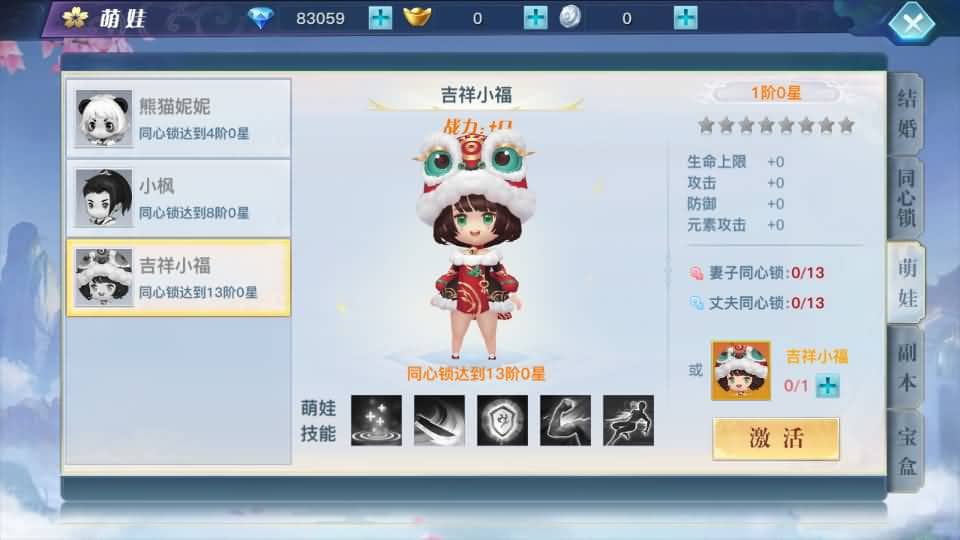
Task: Add more diamonds with the plus button
Action: tap(380, 18)
